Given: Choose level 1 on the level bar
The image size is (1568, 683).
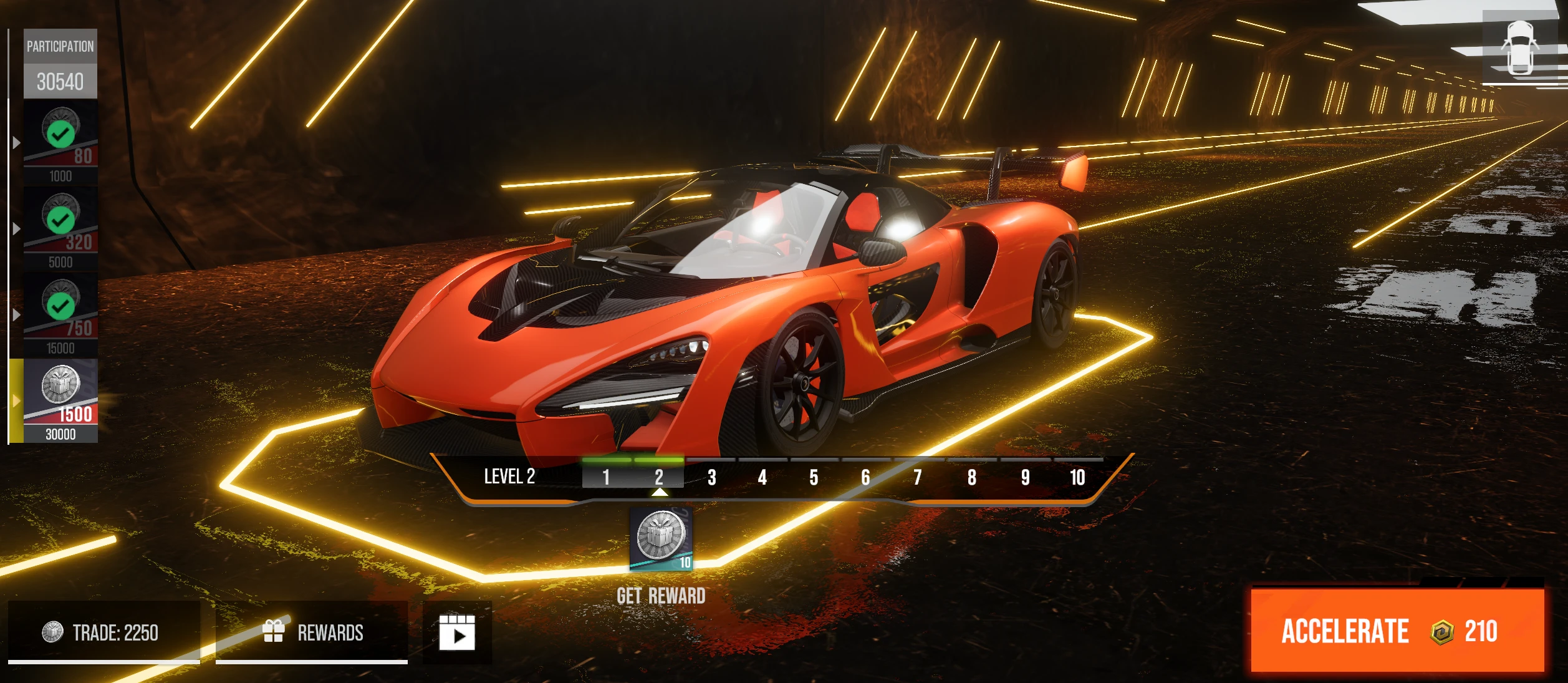Looking at the screenshot, I should click(606, 477).
